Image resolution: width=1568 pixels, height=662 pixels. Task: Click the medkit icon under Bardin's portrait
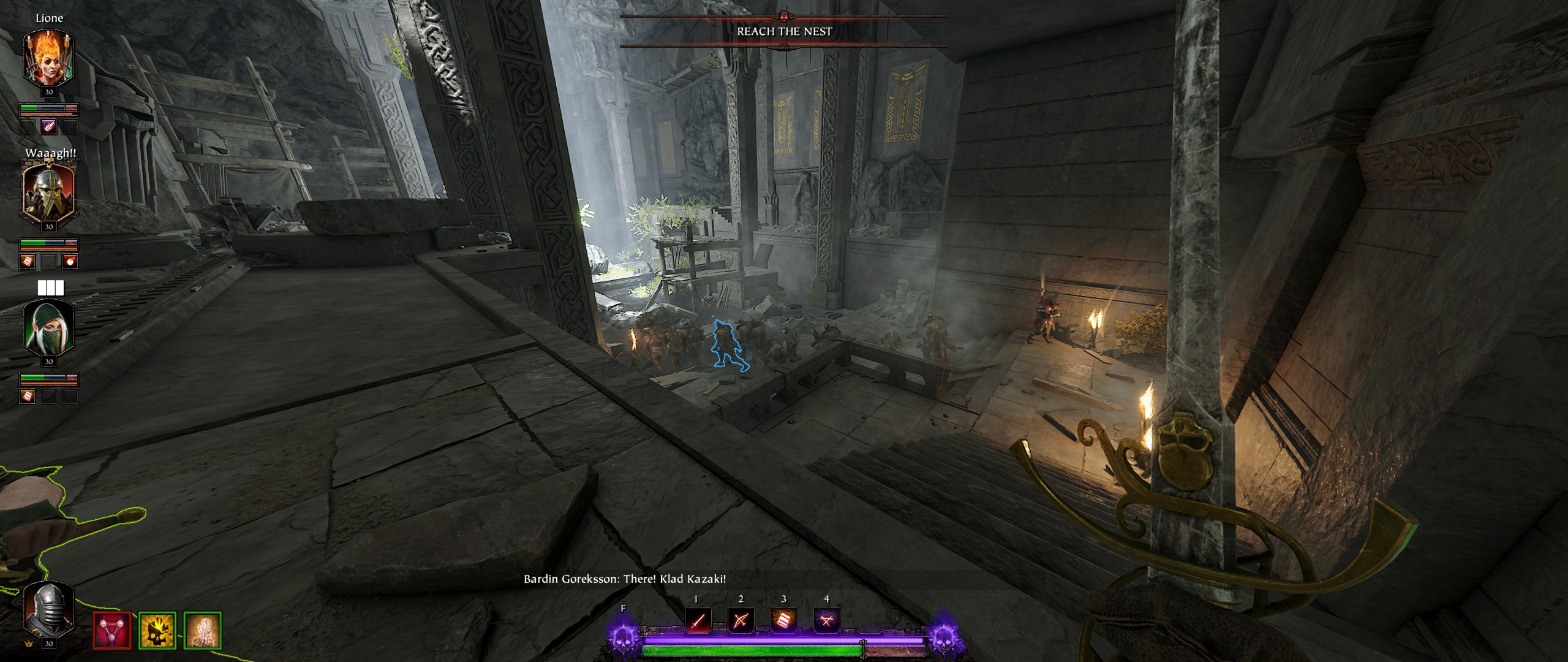point(27,260)
